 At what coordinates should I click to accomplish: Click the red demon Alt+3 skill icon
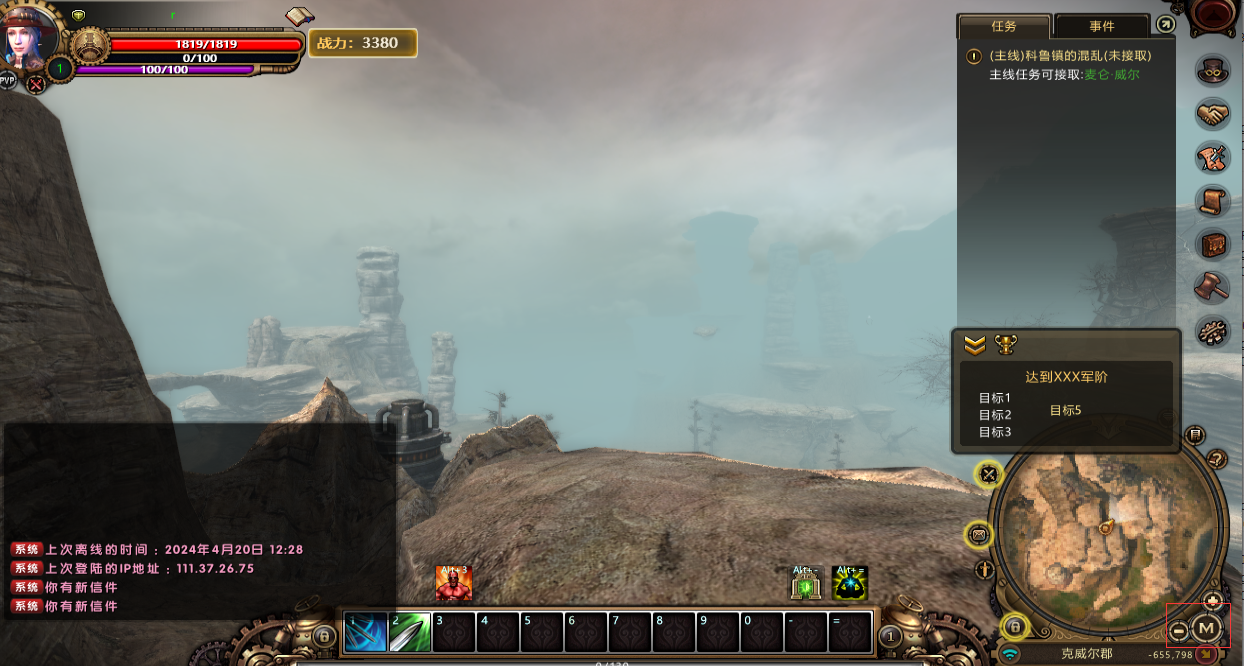coord(453,584)
